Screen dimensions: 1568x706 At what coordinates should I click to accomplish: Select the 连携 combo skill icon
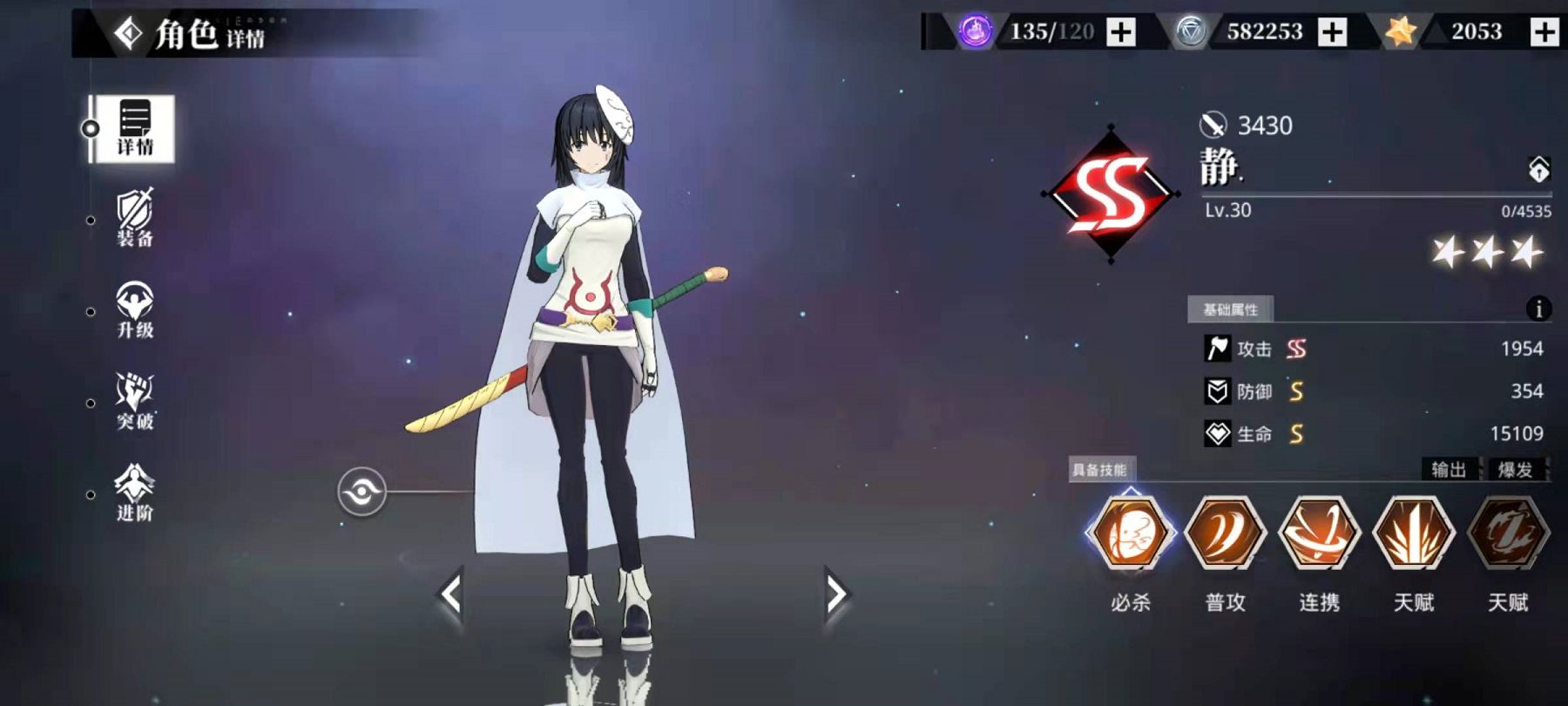1319,532
